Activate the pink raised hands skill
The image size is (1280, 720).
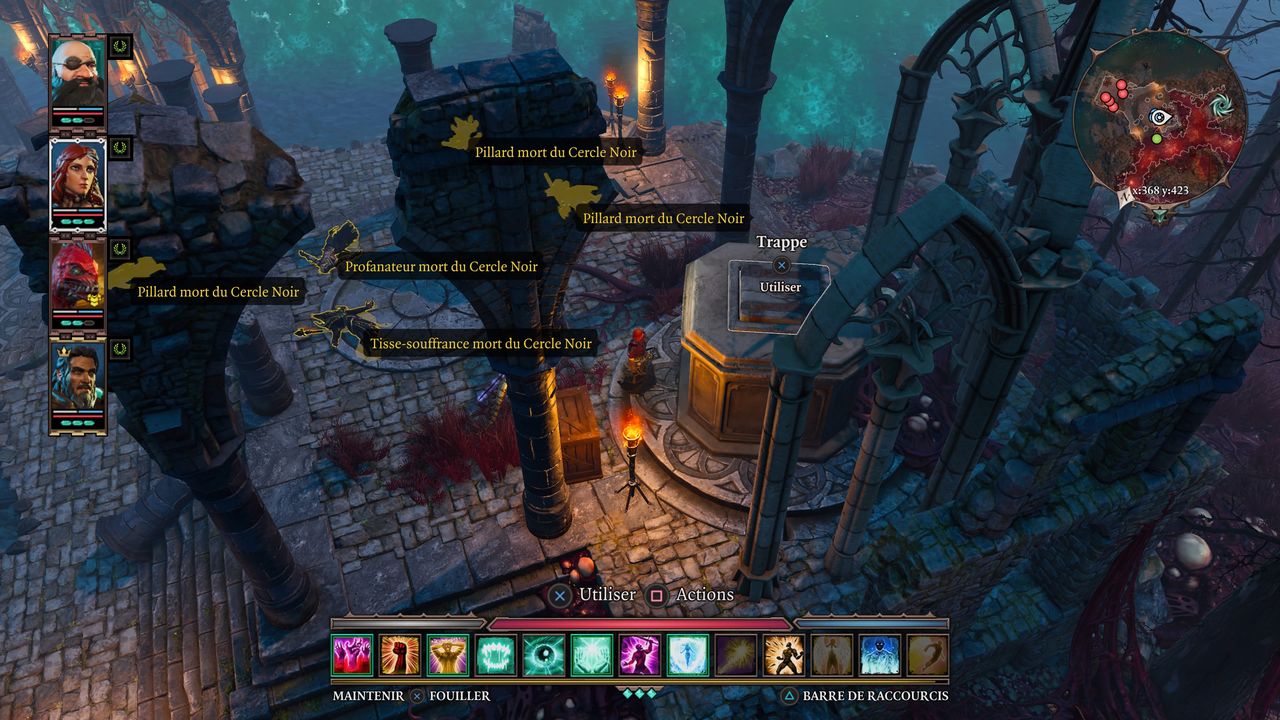tap(352, 655)
